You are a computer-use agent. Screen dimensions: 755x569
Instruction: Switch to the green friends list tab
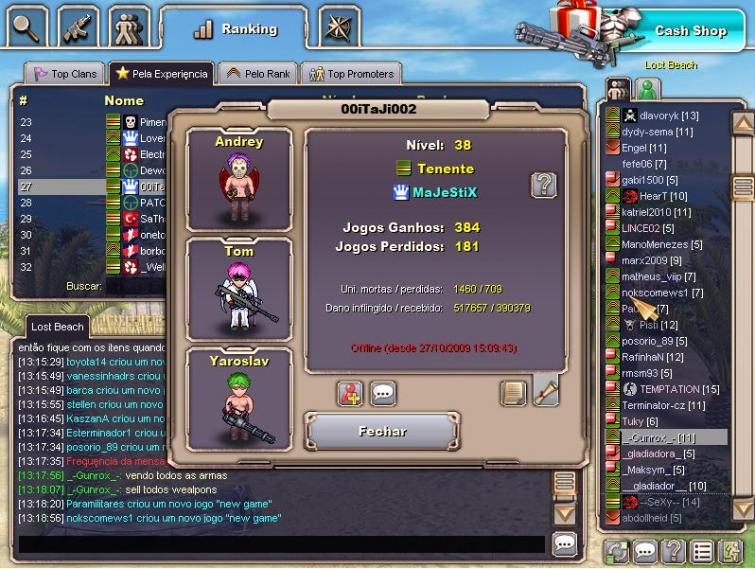pyautogui.click(x=645, y=89)
